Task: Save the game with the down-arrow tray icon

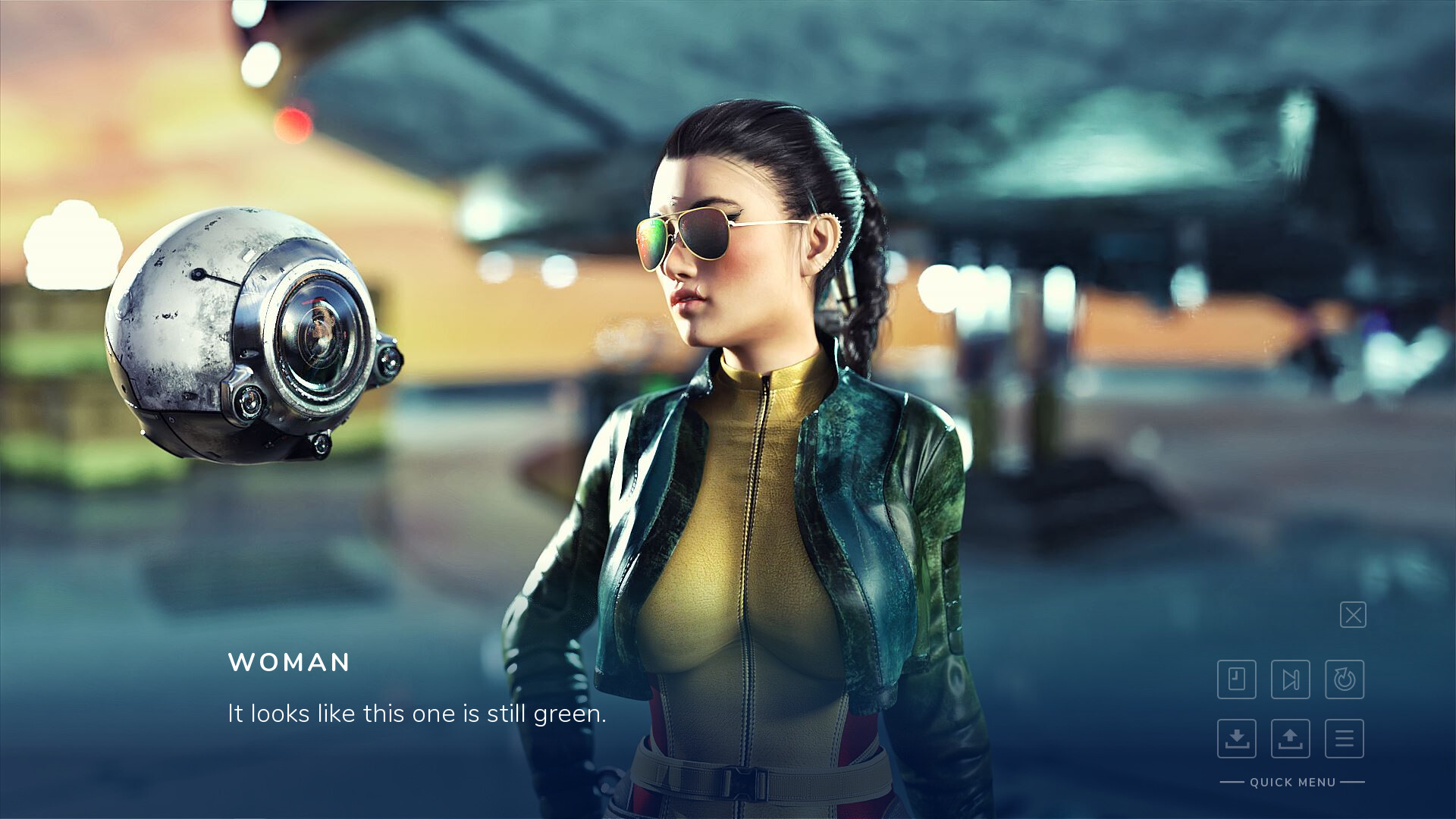Action: [x=1237, y=738]
